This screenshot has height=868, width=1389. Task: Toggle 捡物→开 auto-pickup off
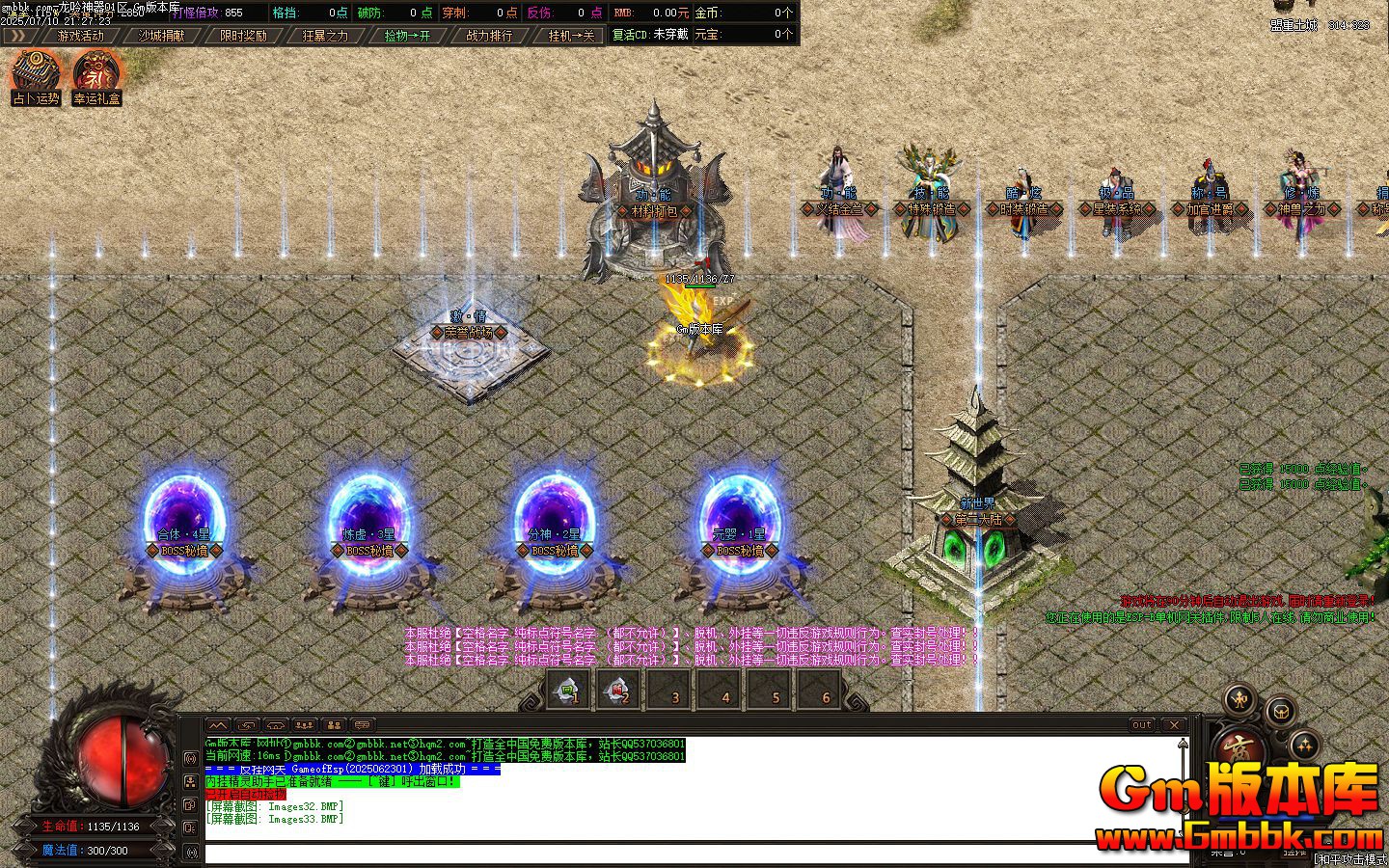[409, 35]
